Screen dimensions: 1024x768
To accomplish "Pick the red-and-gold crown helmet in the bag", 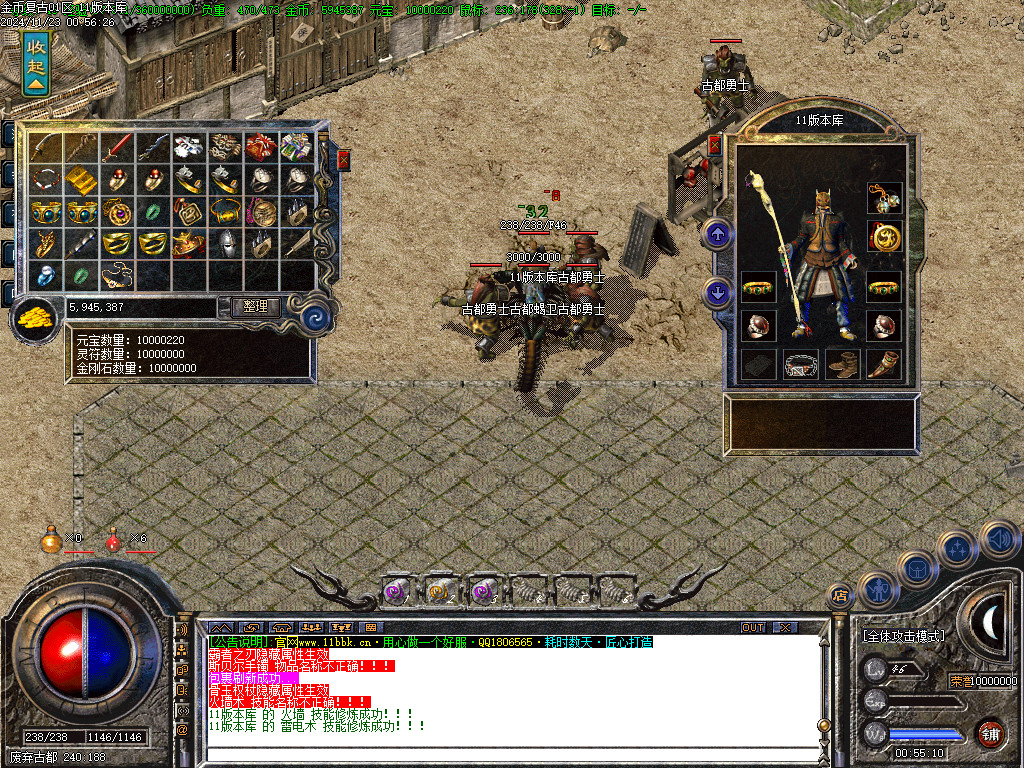I will [x=186, y=244].
